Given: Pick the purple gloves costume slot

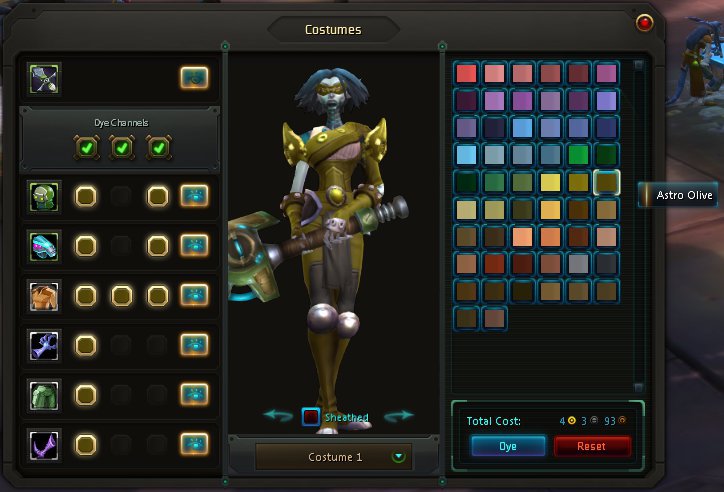Looking at the screenshot, I should point(45,345).
